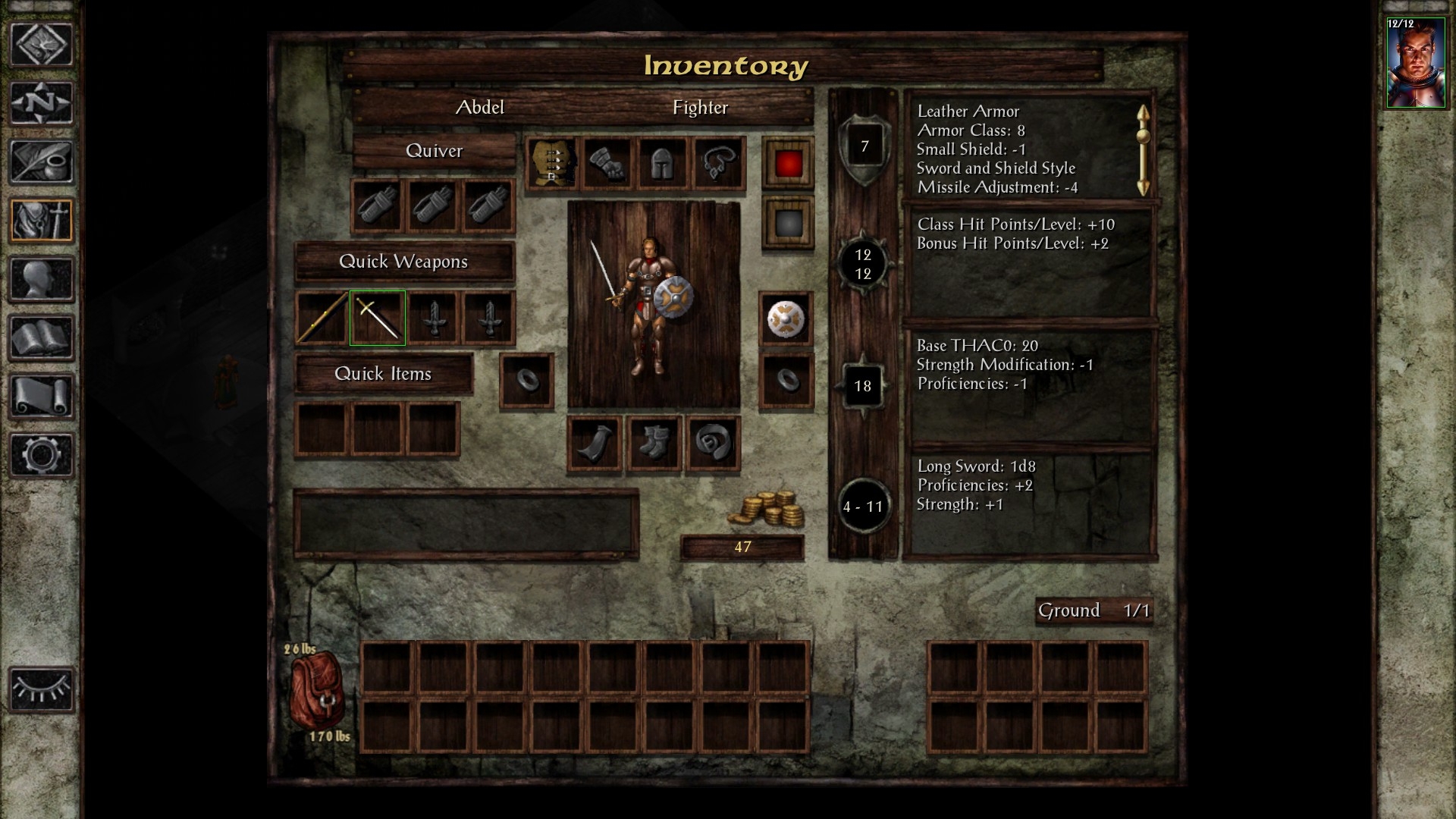The width and height of the screenshot is (1456, 819).
Task: Click the gold coins pile
Action: tap(766, 509)
